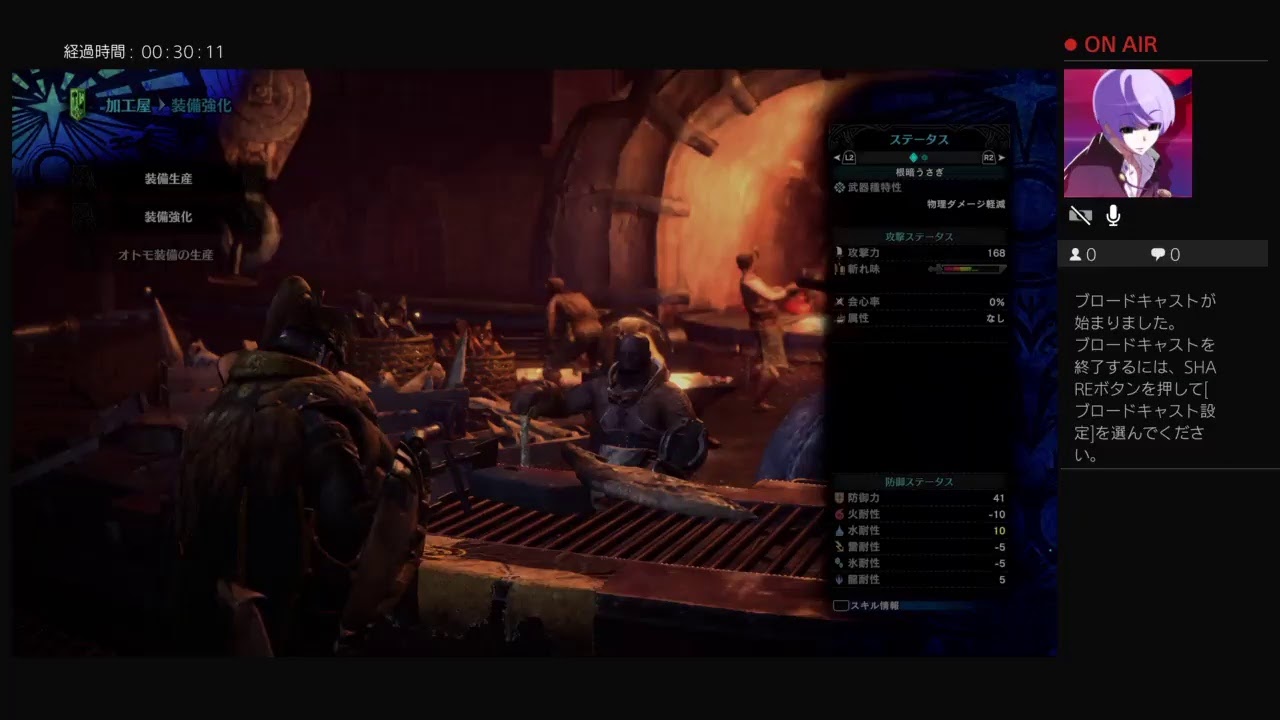Open the broadcast comments count

click(1165, 255)
